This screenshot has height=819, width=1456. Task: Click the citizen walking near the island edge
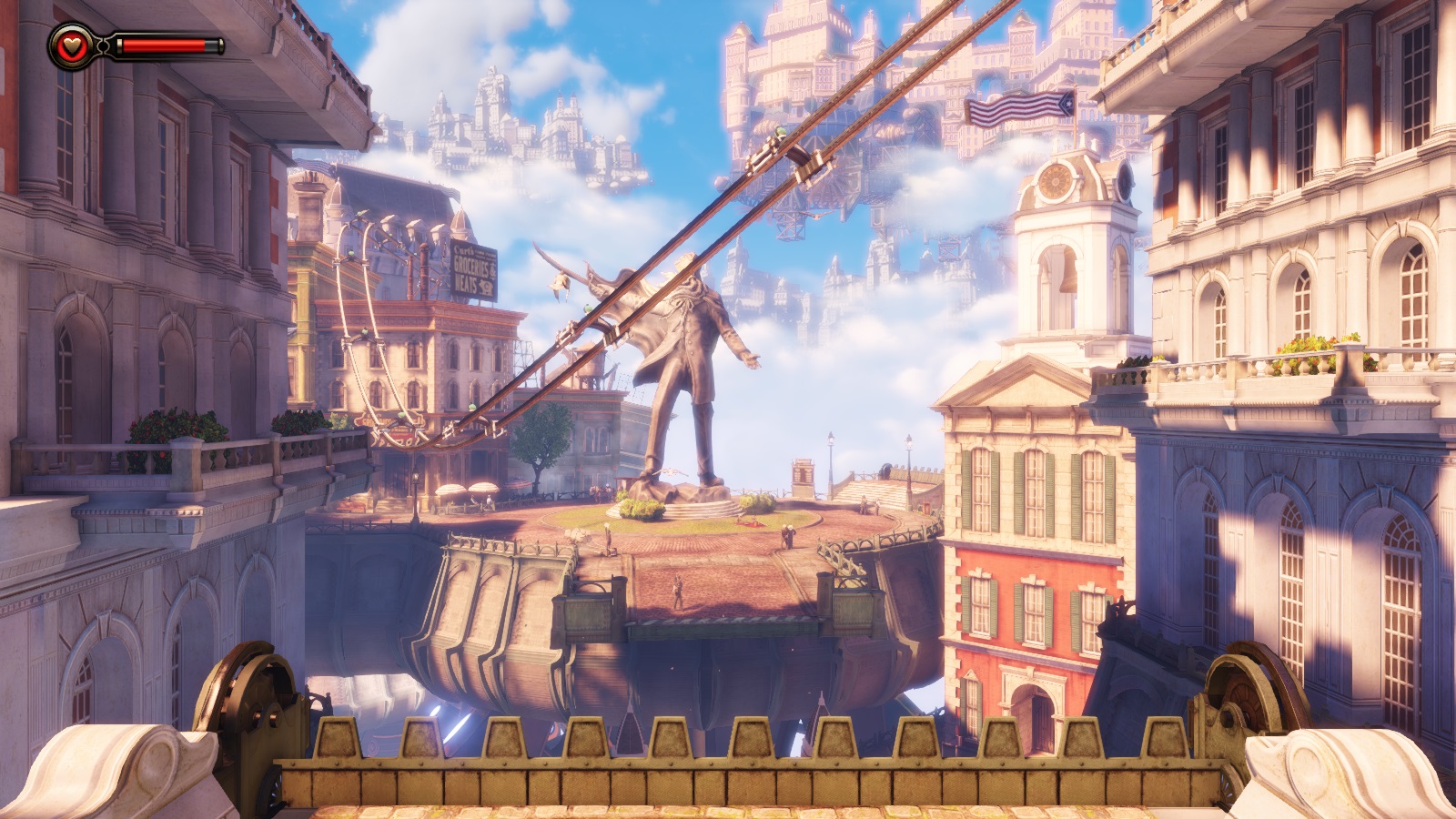point(678,591)
